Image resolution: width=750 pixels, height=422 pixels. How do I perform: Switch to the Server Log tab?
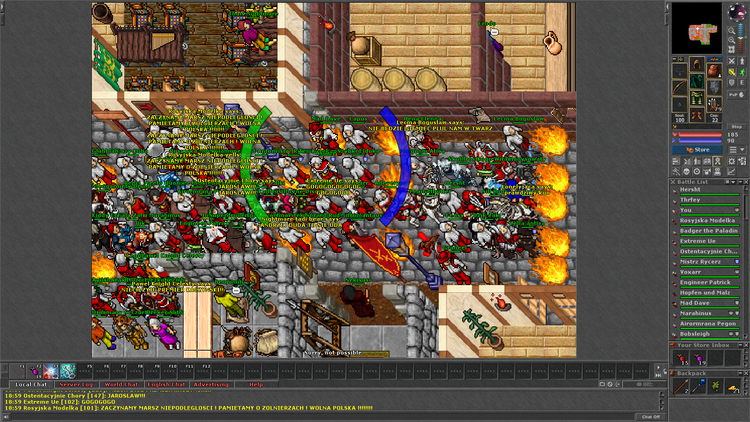[75, 384]
